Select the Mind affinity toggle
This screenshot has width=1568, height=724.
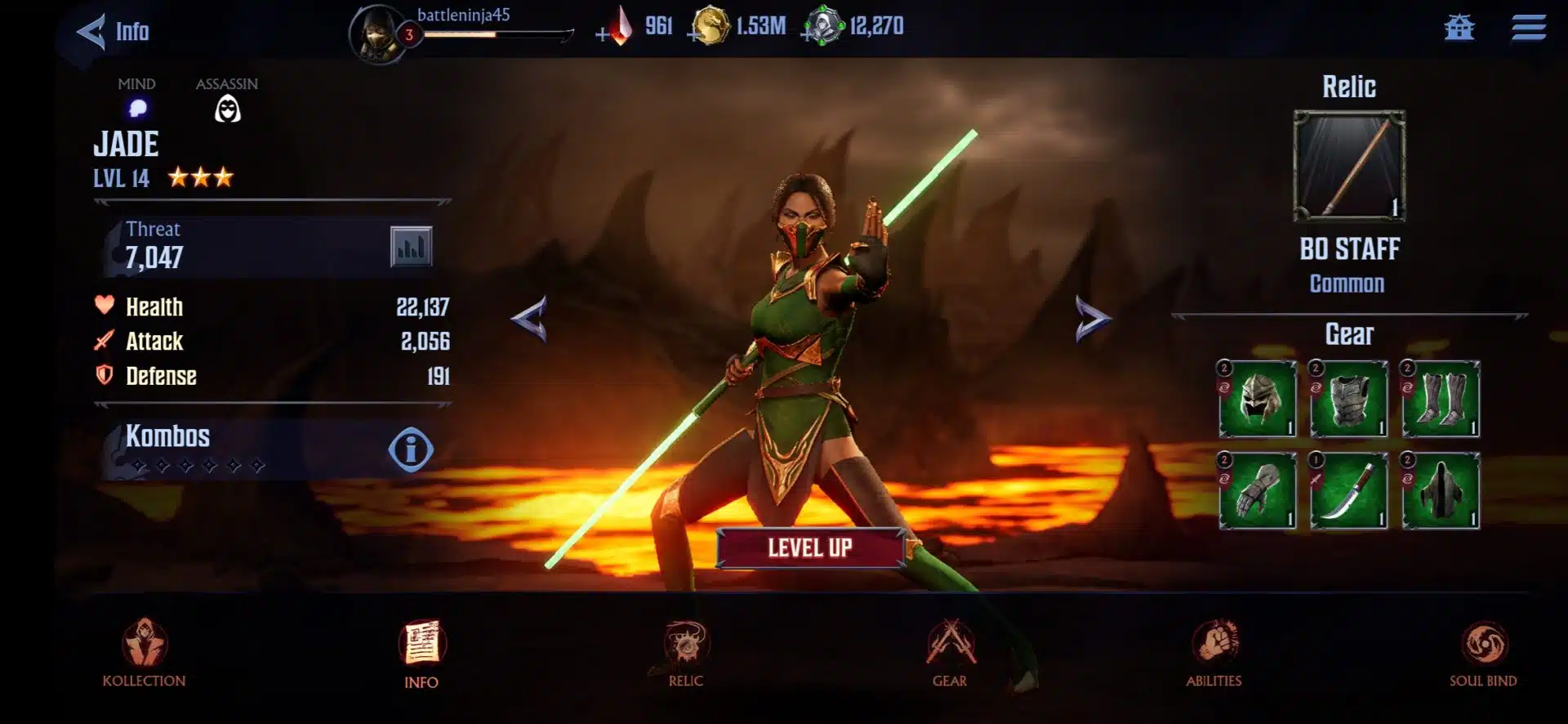click(x=138, y=107)
